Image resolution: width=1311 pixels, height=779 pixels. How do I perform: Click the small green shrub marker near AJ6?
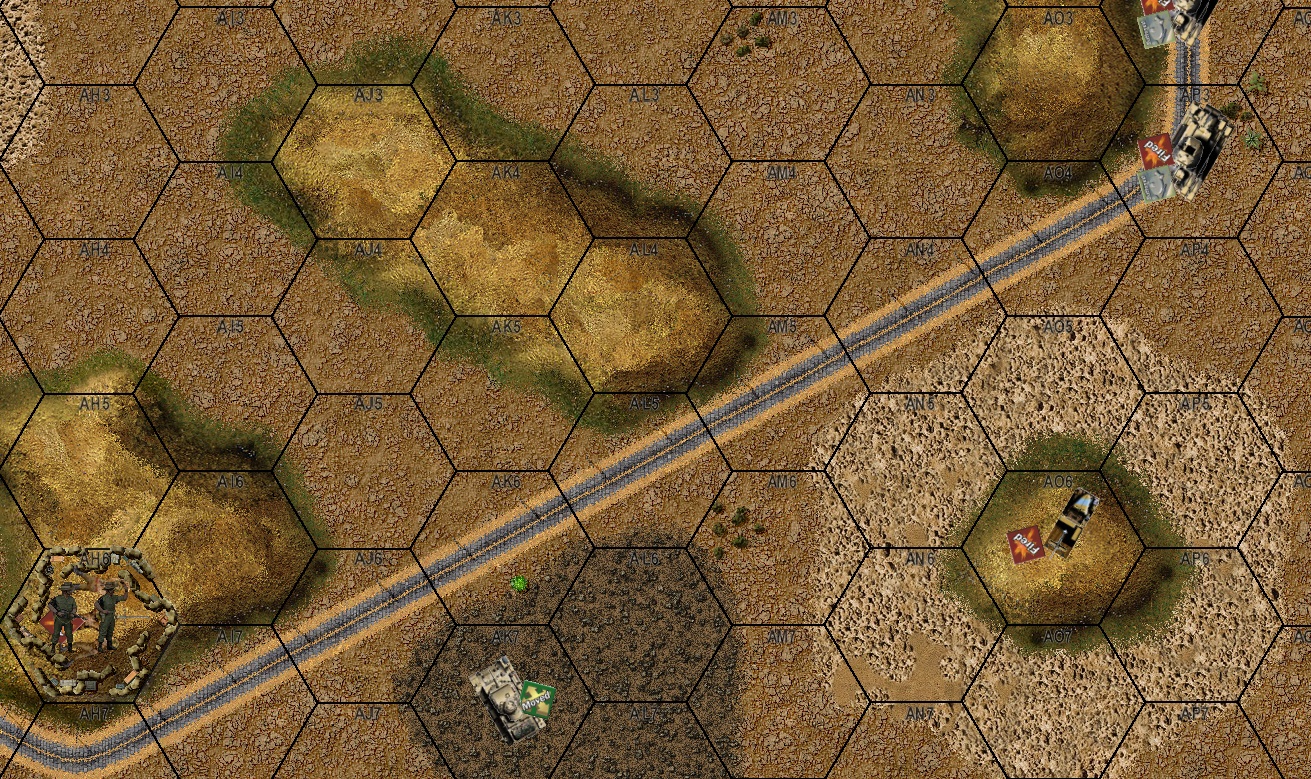(x=520, y=584)
